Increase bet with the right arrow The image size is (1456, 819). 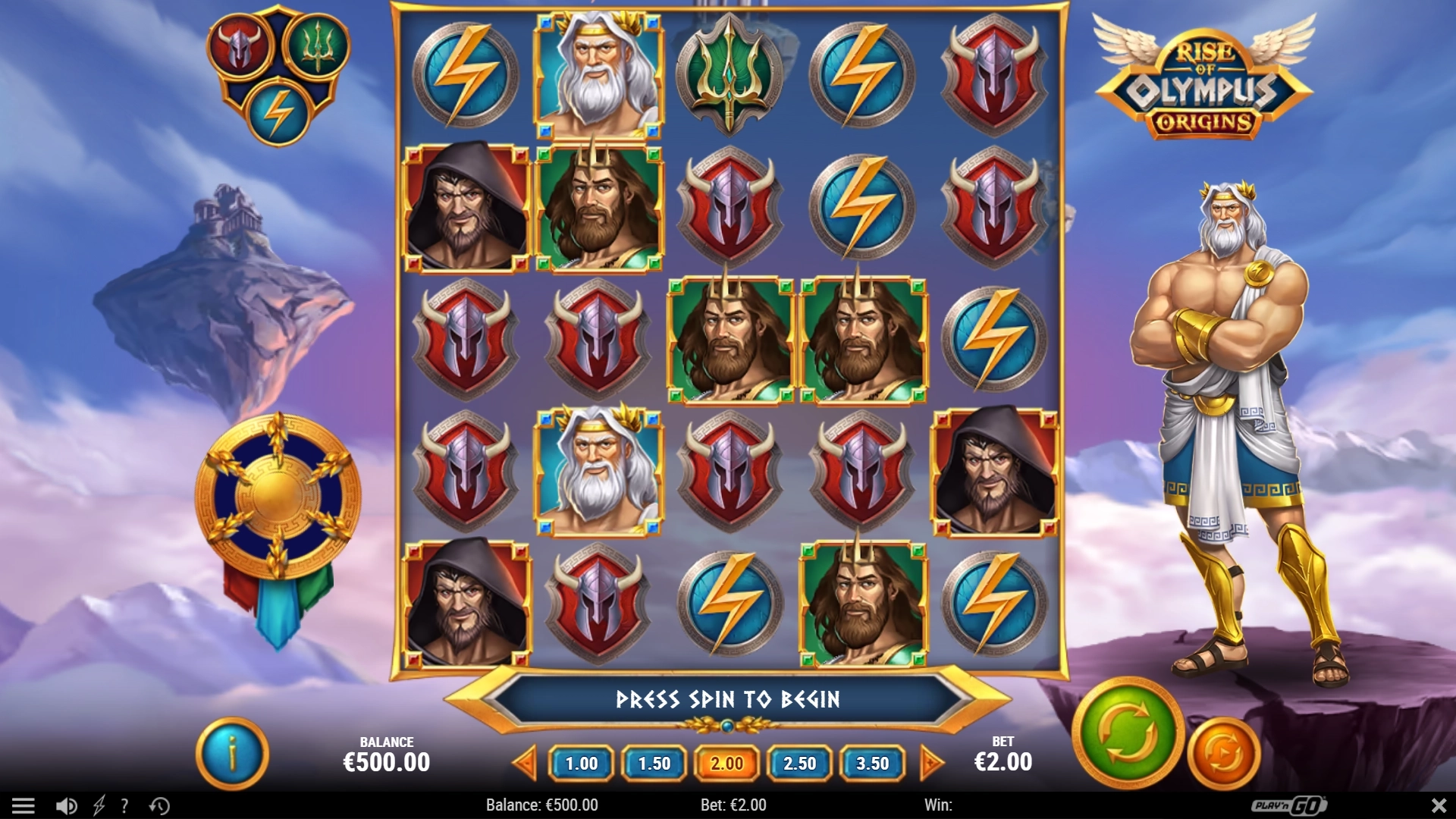pyautogui.click(x=930, y=763)
